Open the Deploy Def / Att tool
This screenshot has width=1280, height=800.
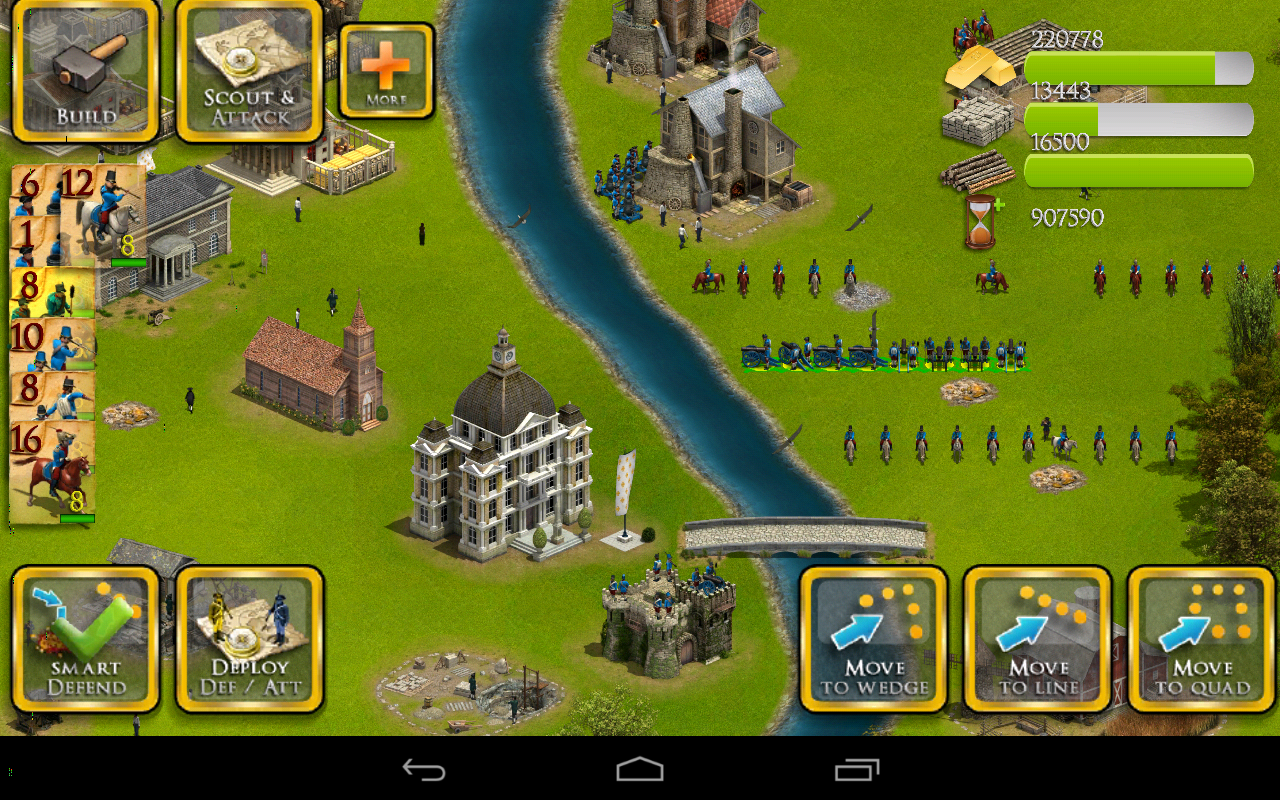(x=248, y=640)
